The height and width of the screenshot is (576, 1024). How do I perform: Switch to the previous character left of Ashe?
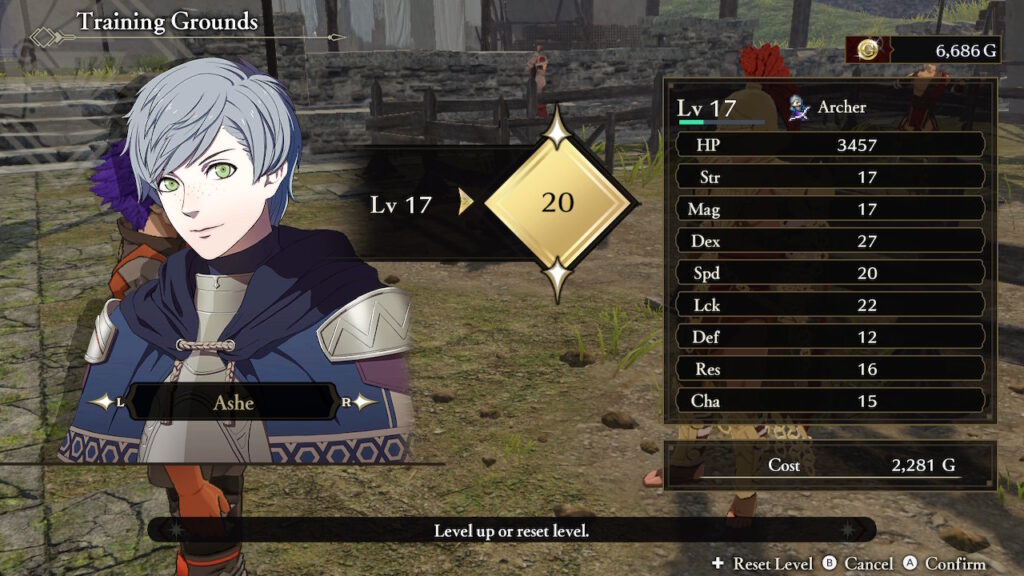pos(106,402)
